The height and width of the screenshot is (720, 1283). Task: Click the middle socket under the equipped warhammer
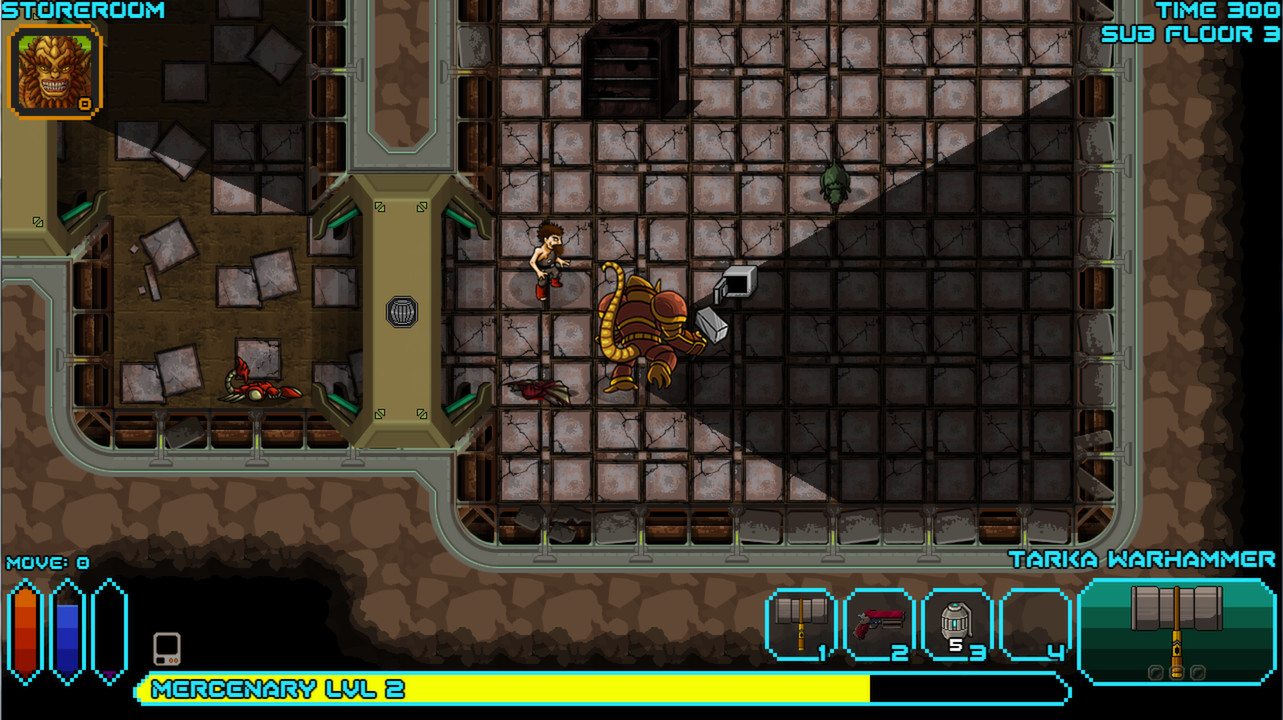tap(1177, 672)
